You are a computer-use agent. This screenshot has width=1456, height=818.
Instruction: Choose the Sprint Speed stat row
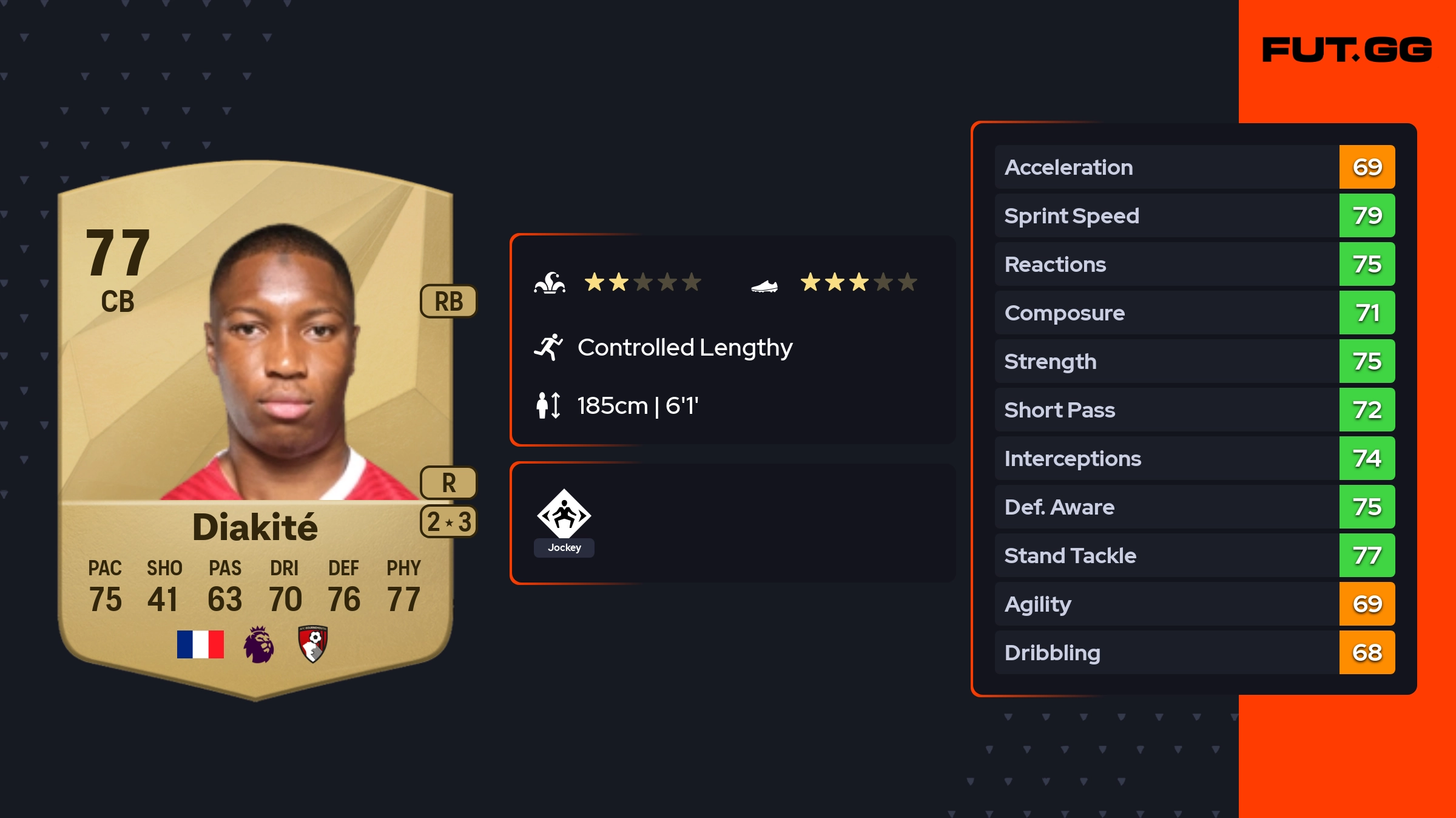click(x=1194, y=215)
